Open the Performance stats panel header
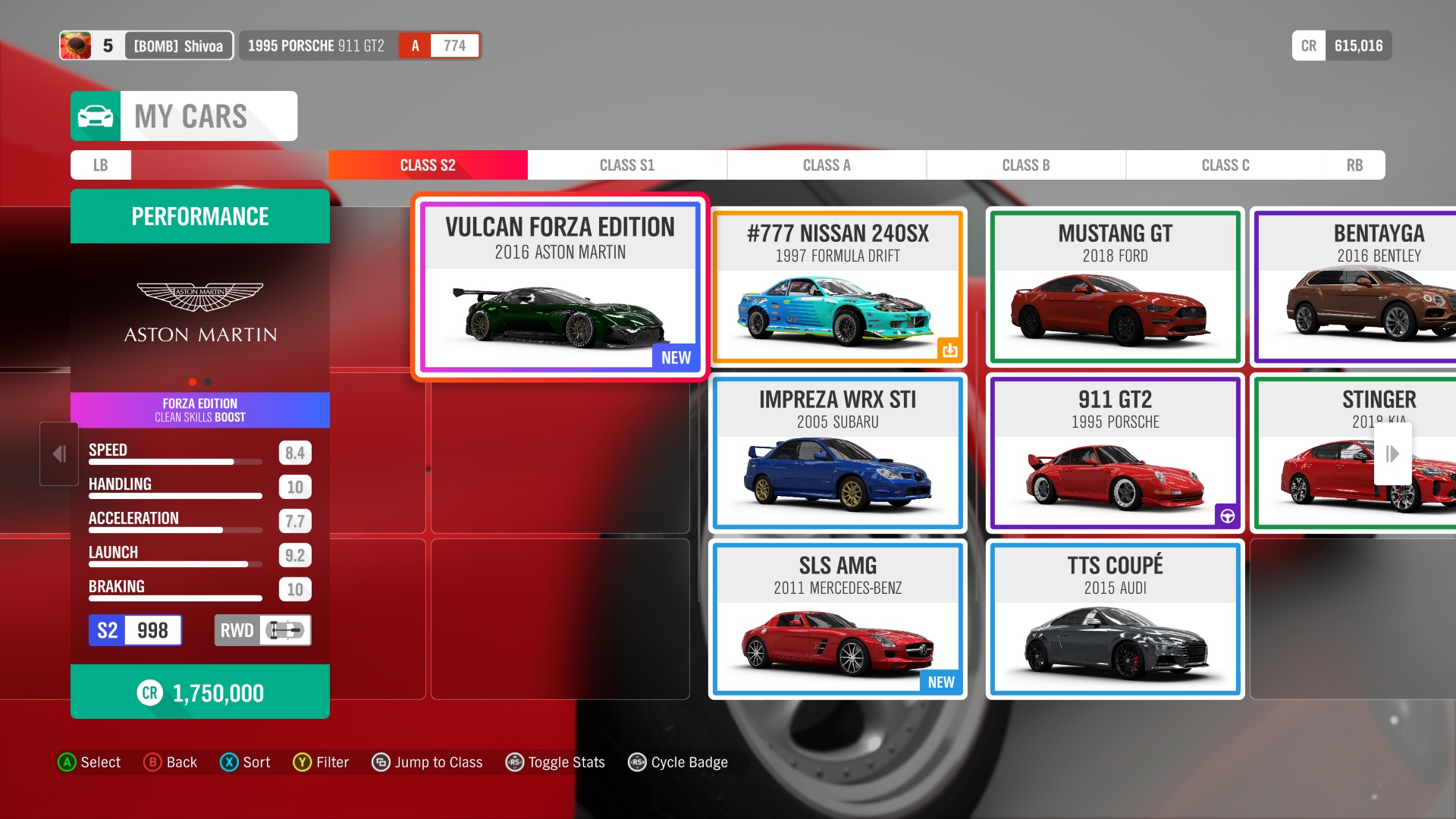Image resolution: width=1456 pixels, height=819 pixels. click(200, 217)
